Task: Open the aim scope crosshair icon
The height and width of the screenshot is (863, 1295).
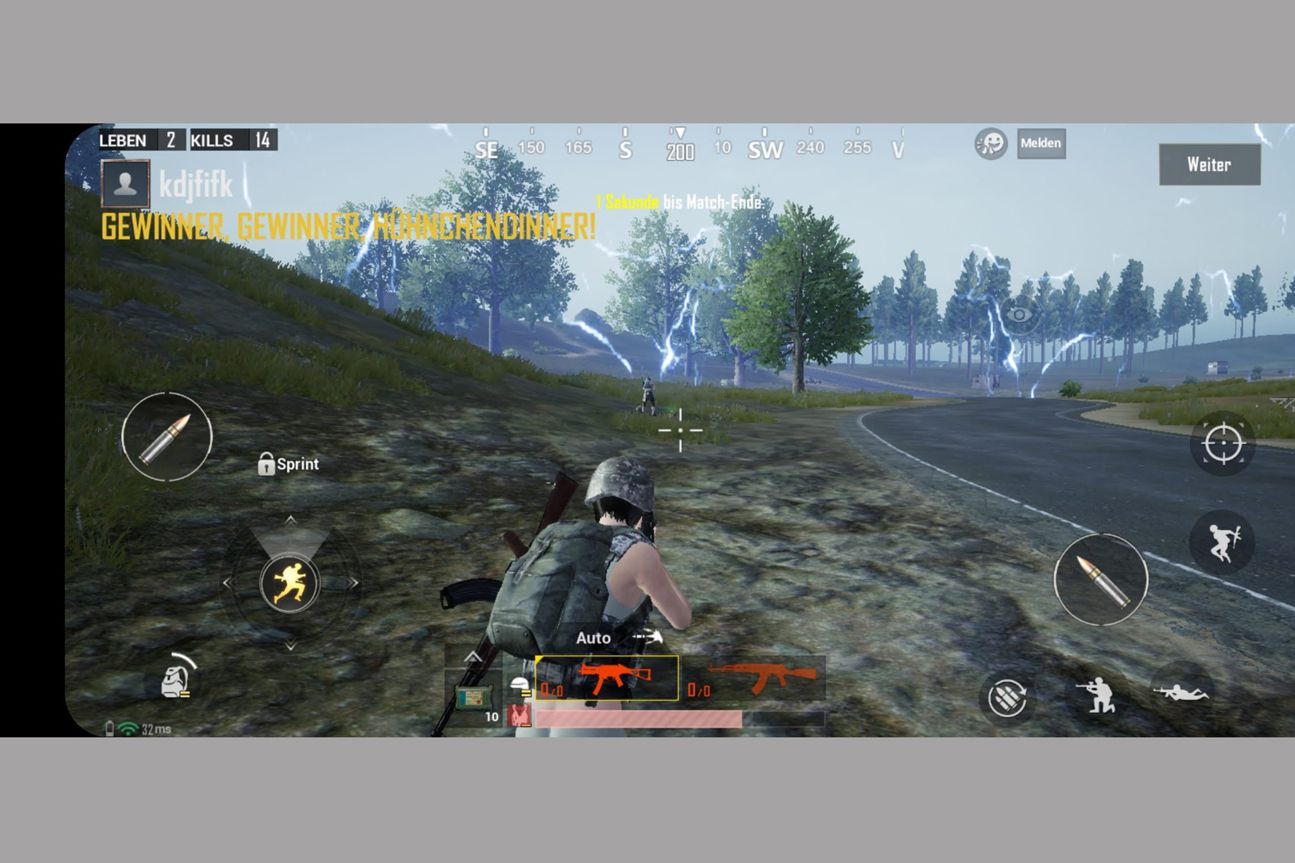Action: click(1223, 444)
